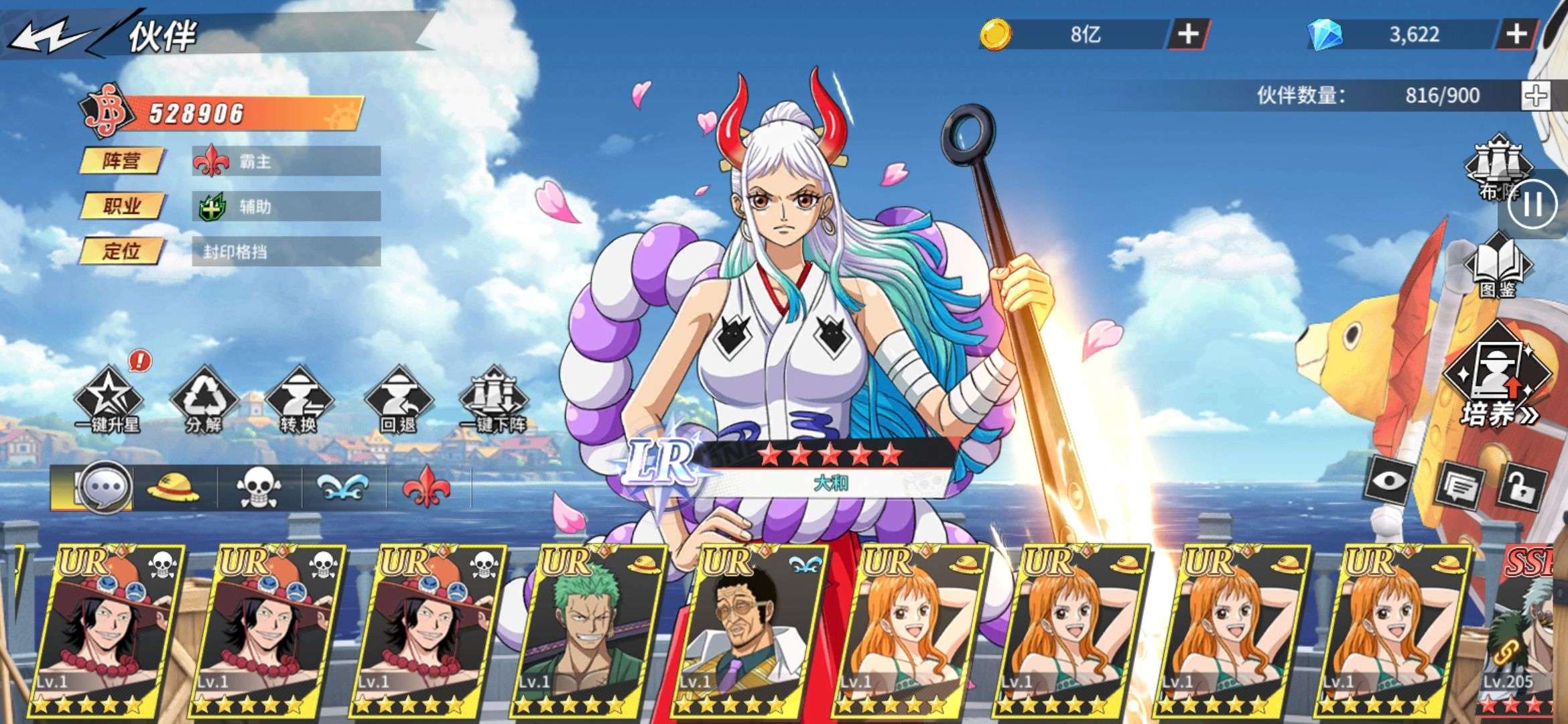Screen dimensions: 1568x724
Task: Toggle the eye view icon
Action: [1392, 481]
